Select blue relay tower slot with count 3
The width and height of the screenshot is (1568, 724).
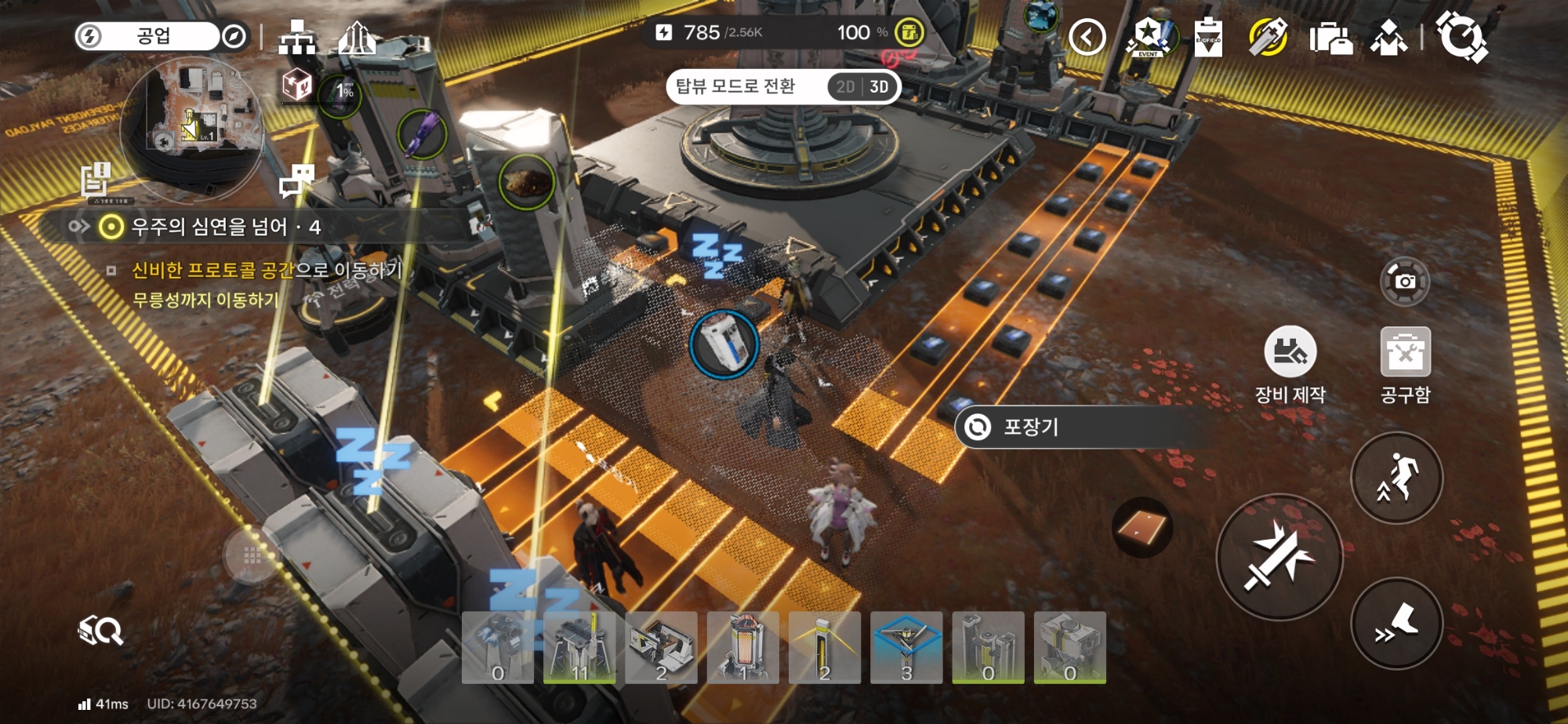pyautogui.click(x=906, y=647)
